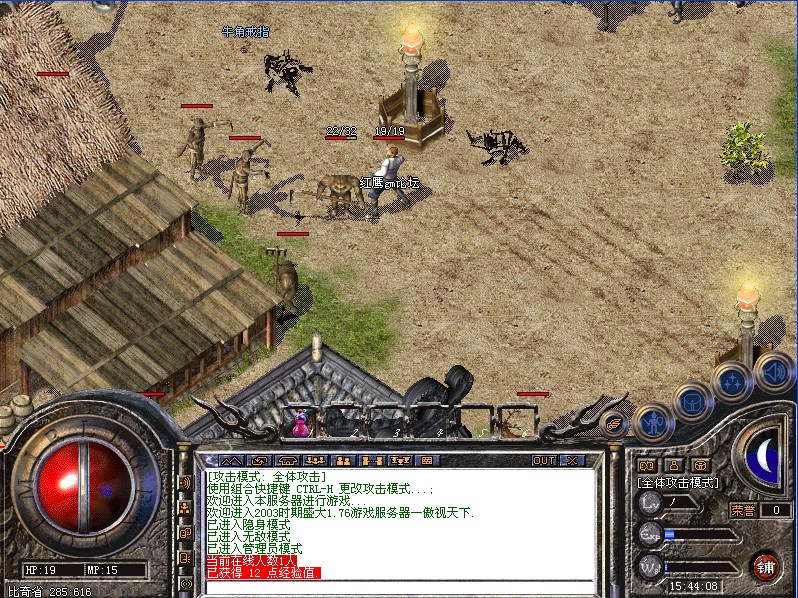Click the grid icon in chat toolbar

427,461
